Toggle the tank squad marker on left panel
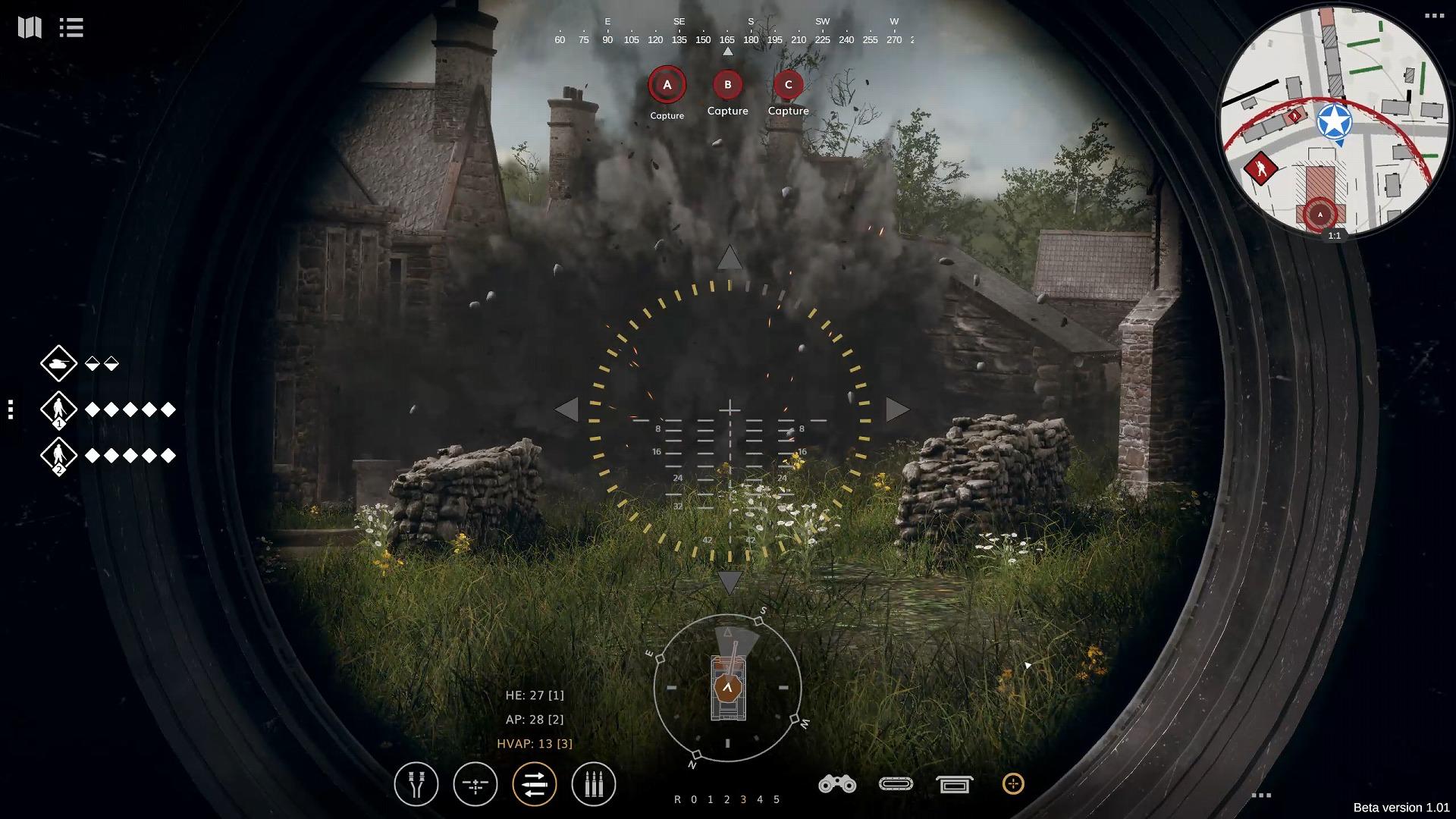The height and width of the screenshot is (819, 1456). pyautogui.click(x=59, y=364)
